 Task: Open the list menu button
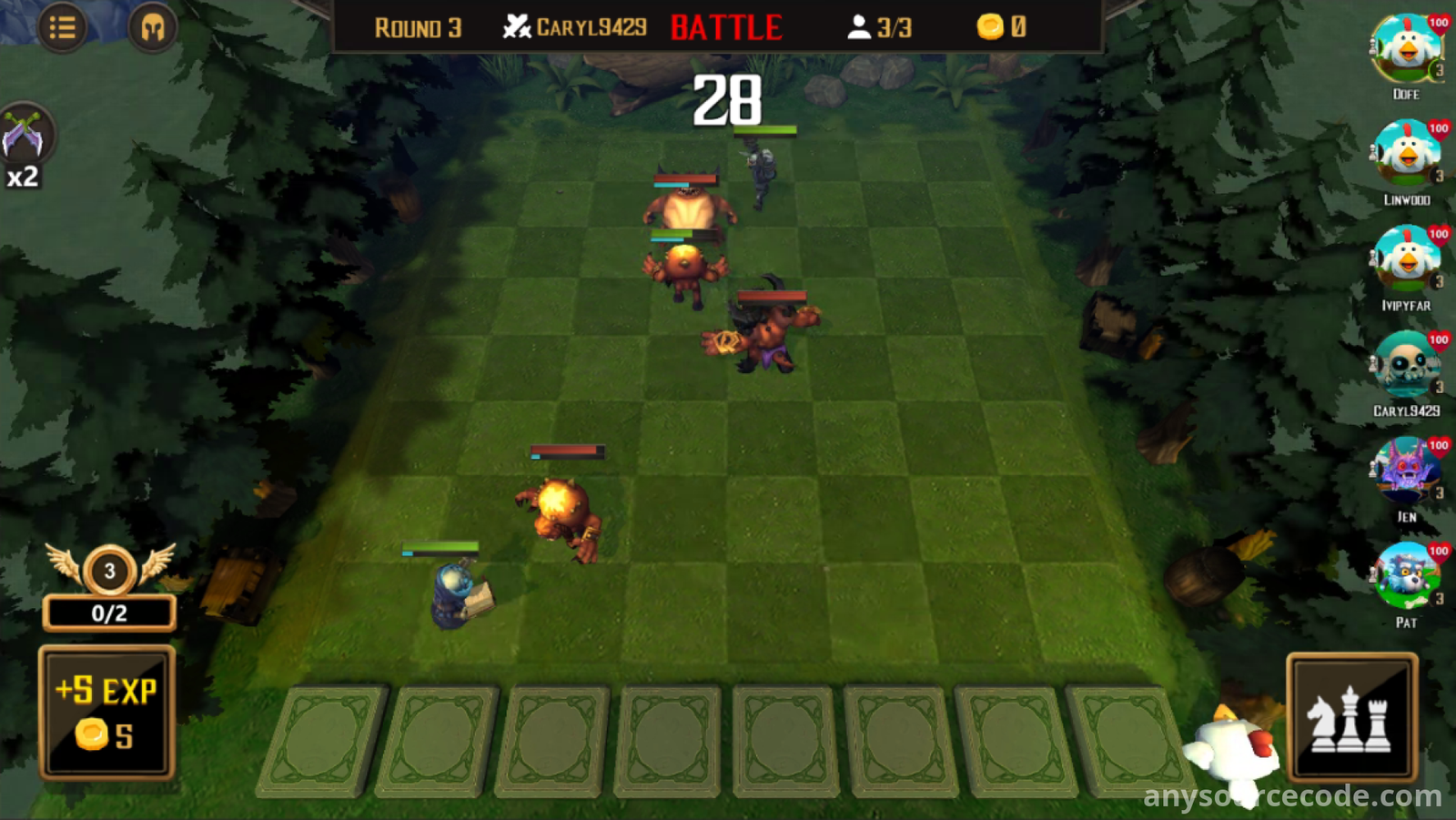62,28
